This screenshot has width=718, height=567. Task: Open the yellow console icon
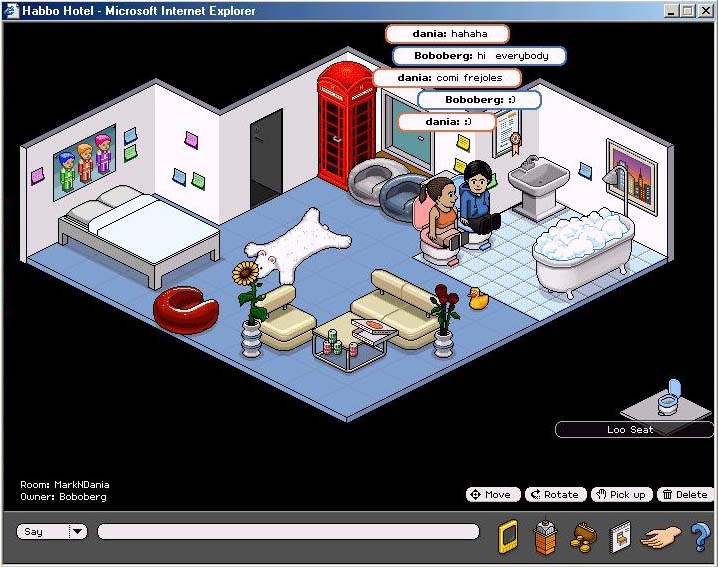pos(509,535)
